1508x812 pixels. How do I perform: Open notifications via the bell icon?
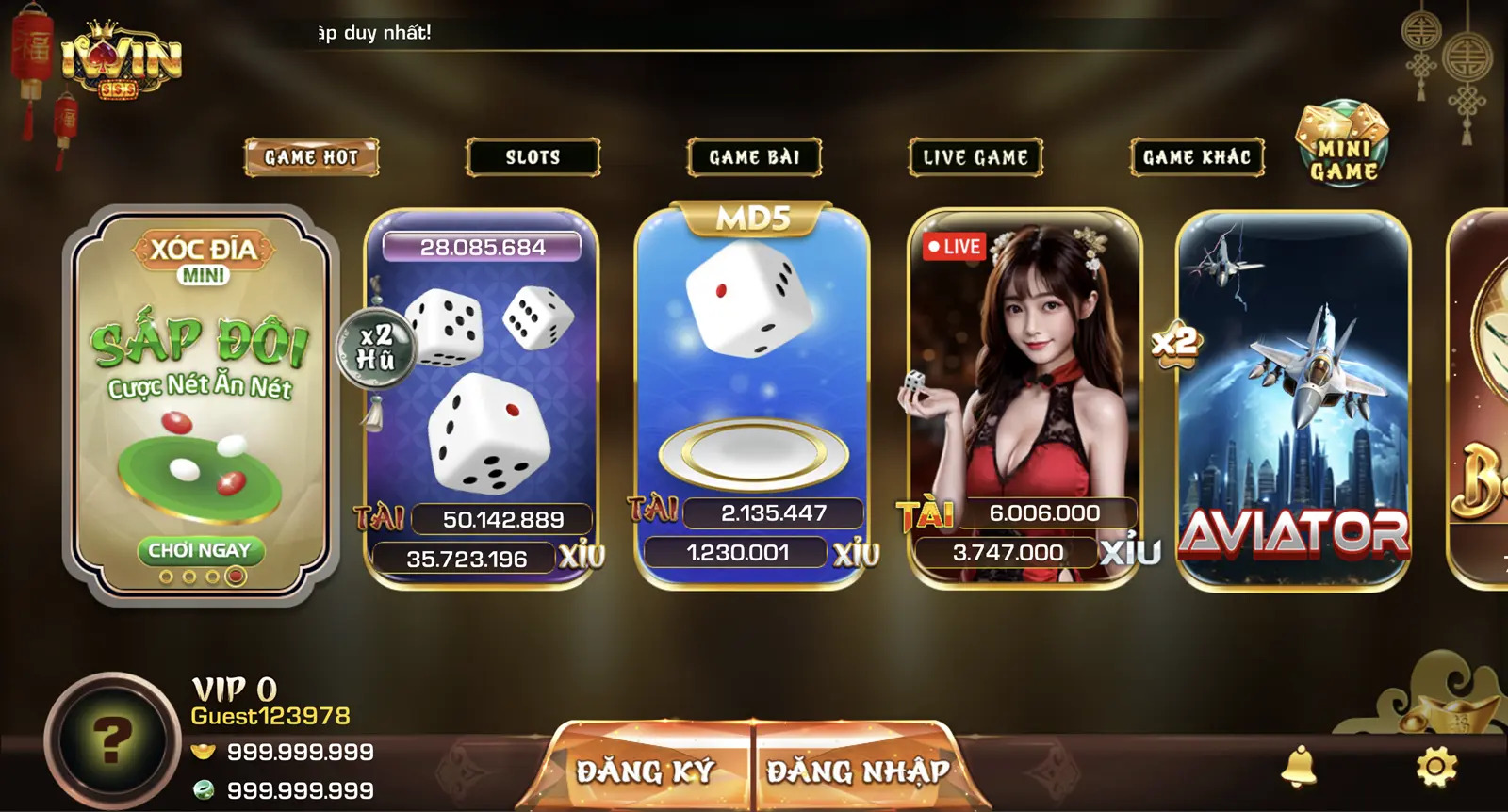[1299, 765]
